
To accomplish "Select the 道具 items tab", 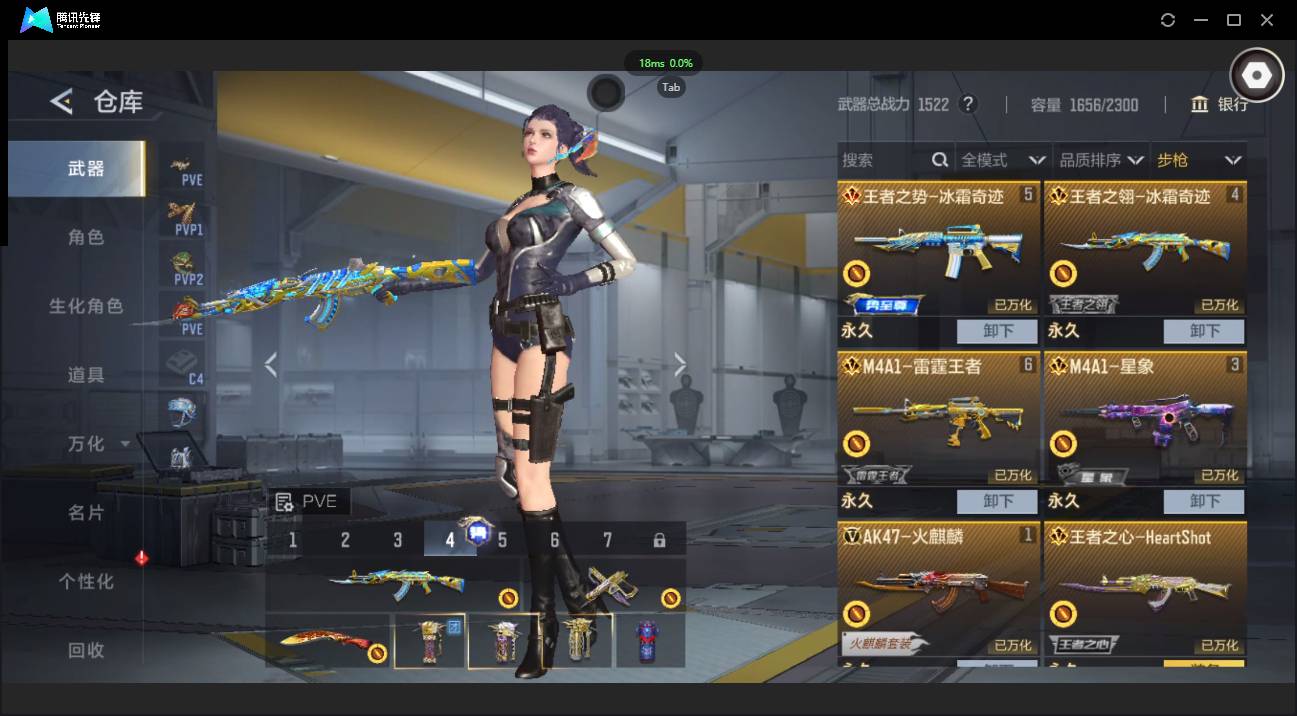I will (86, 375).
